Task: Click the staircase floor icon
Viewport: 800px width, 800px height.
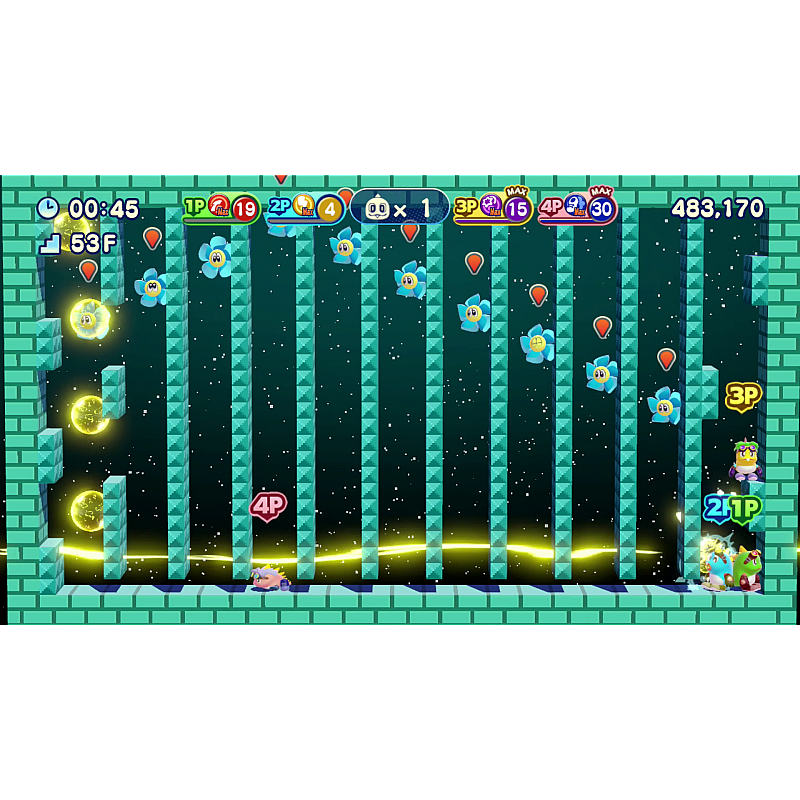Action: coord(50,243)
